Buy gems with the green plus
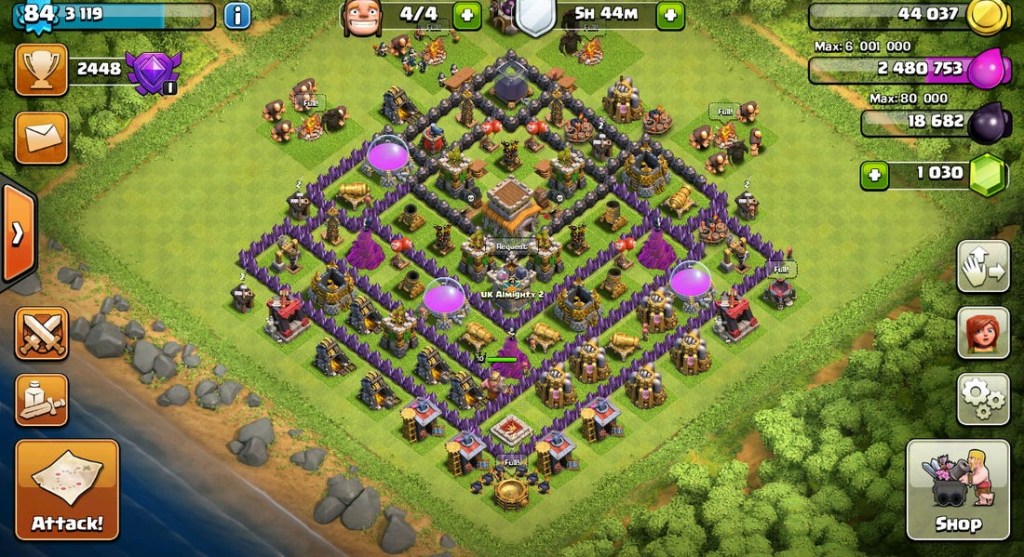The width and height of the screenshot is (1024, 557). (x=876, y=175)
